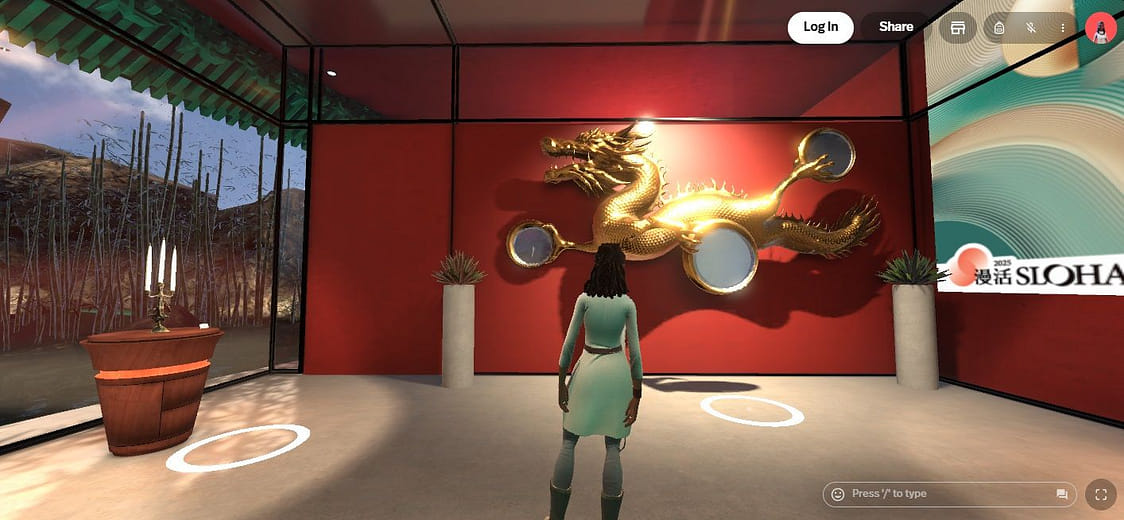The image size is (1124, 520).
Task: Open the avatar profile picture
Action: (x=1100, y=28)
